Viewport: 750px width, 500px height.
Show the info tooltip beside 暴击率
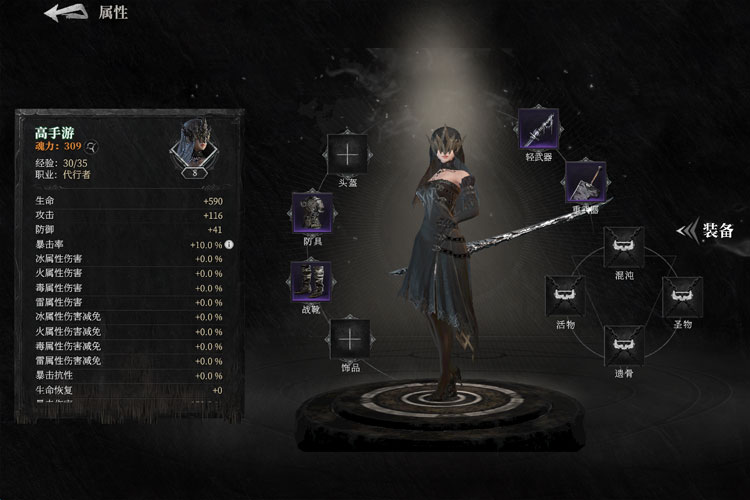pos(229,244)
